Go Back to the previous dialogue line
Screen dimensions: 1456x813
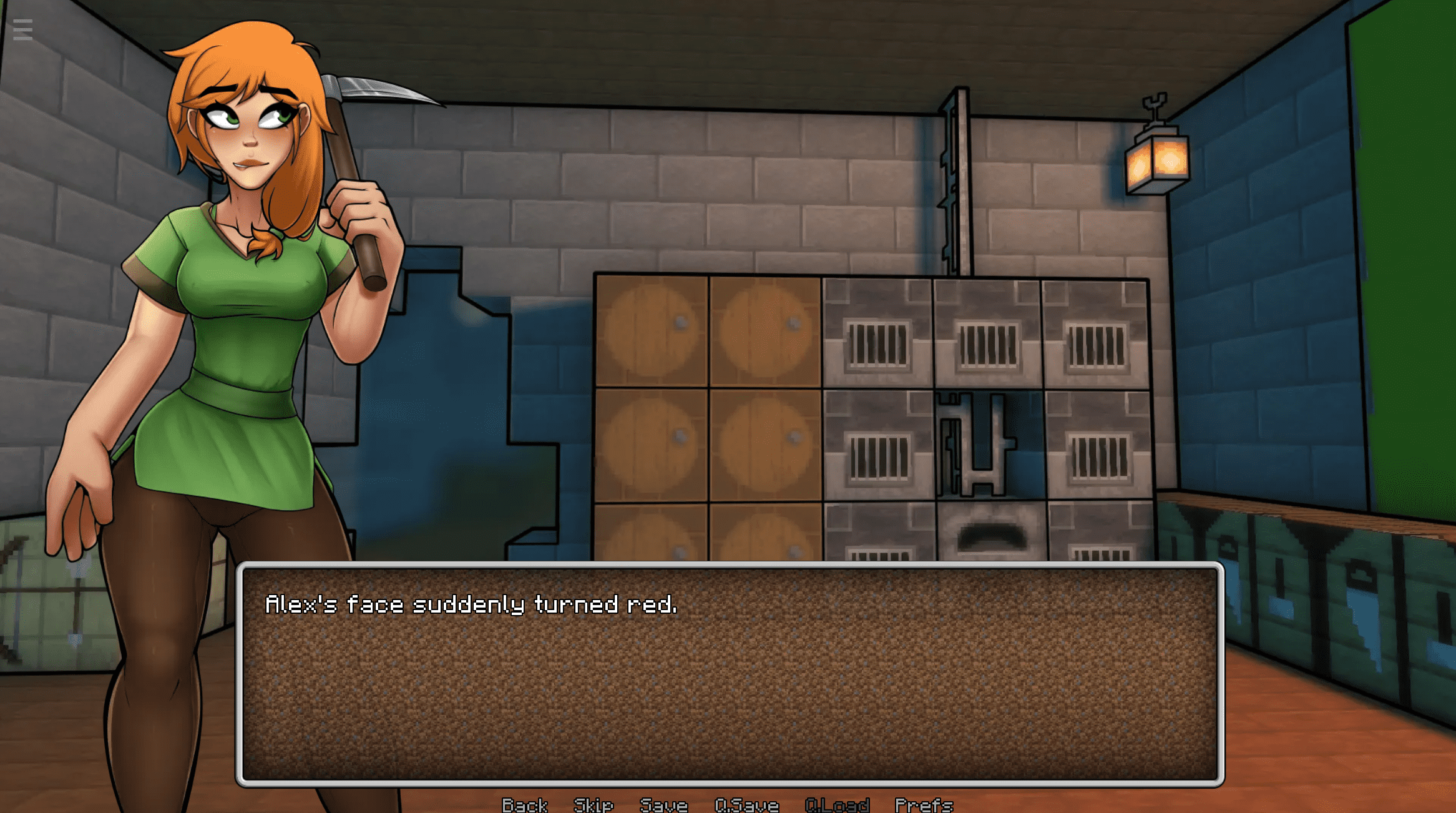tap(524, 804)
